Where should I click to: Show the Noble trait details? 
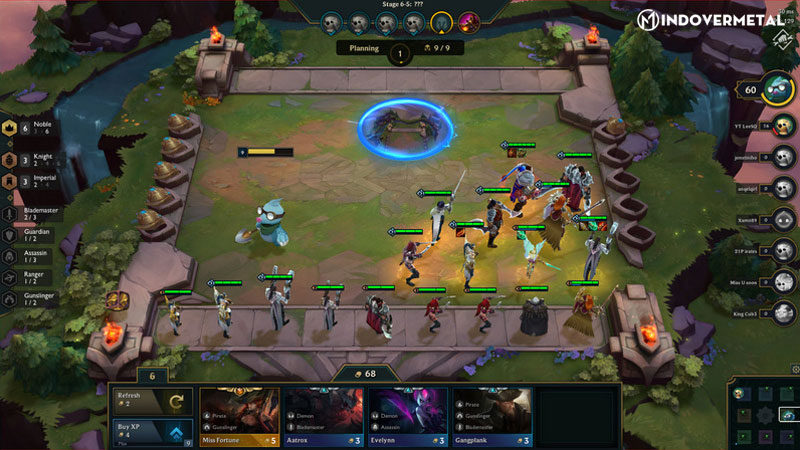[27, 129]
